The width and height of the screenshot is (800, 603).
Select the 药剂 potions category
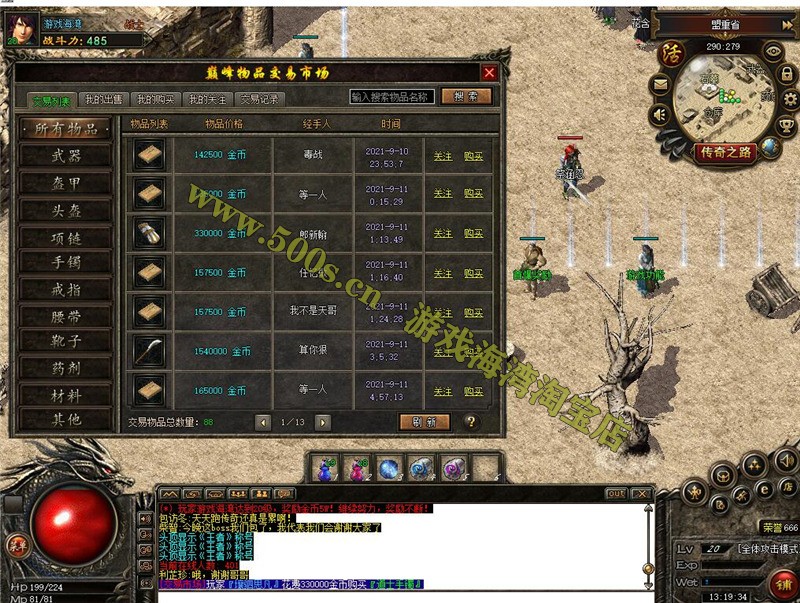click(66, 368)
